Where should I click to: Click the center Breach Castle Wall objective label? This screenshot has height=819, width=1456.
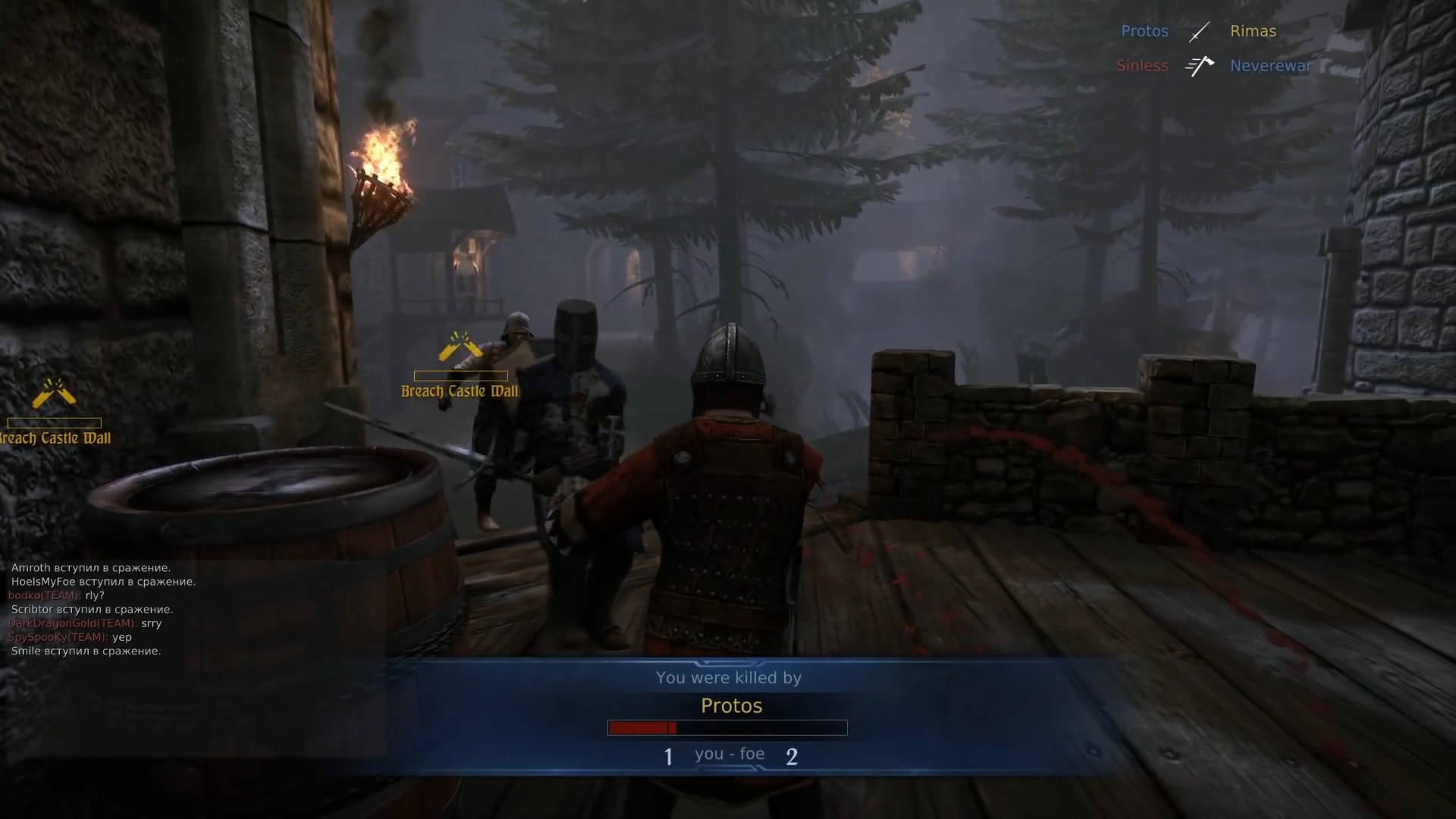pyautogui.click(x=459, y=391)
